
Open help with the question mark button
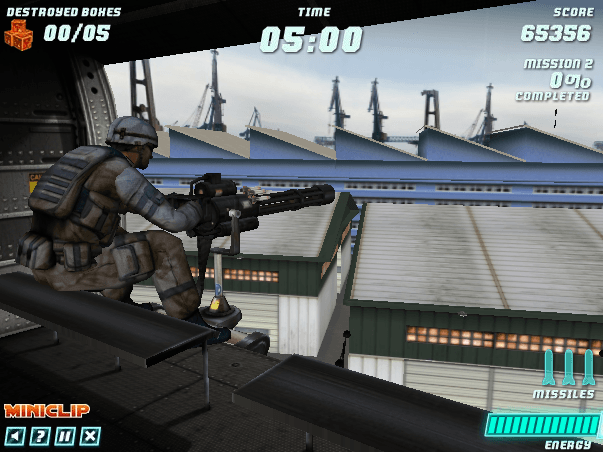coord(40,435)
